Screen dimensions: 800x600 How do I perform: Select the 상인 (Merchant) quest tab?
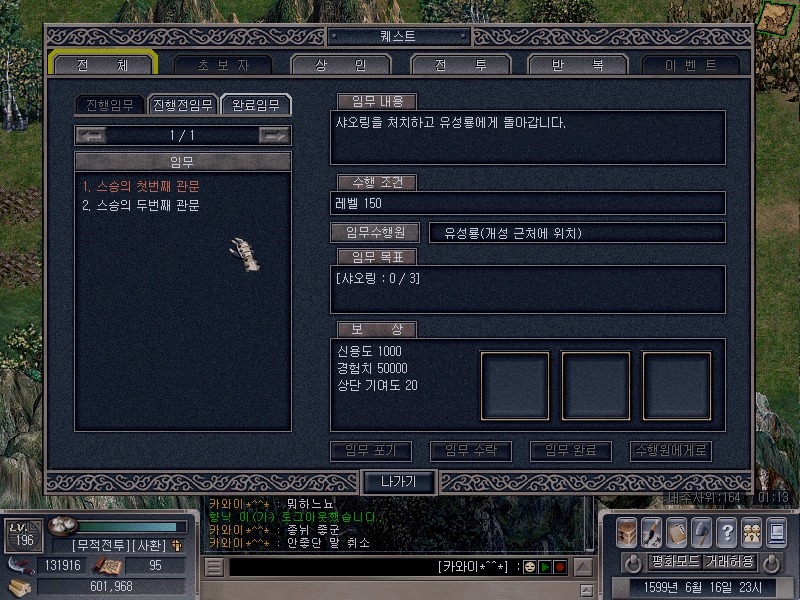pyautogui.click(x=342, y=64)
